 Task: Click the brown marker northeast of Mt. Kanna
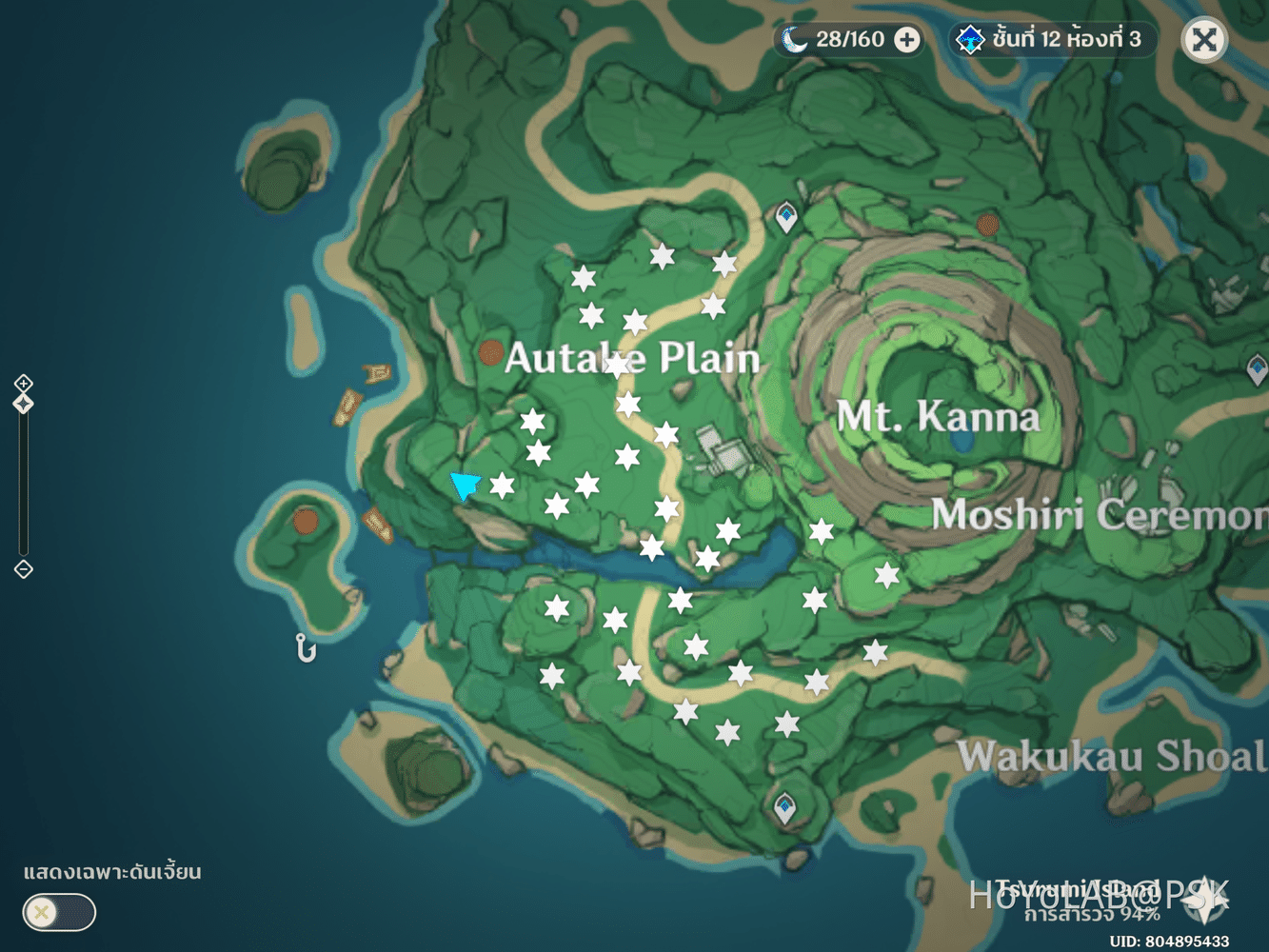[x=987, y=227]
